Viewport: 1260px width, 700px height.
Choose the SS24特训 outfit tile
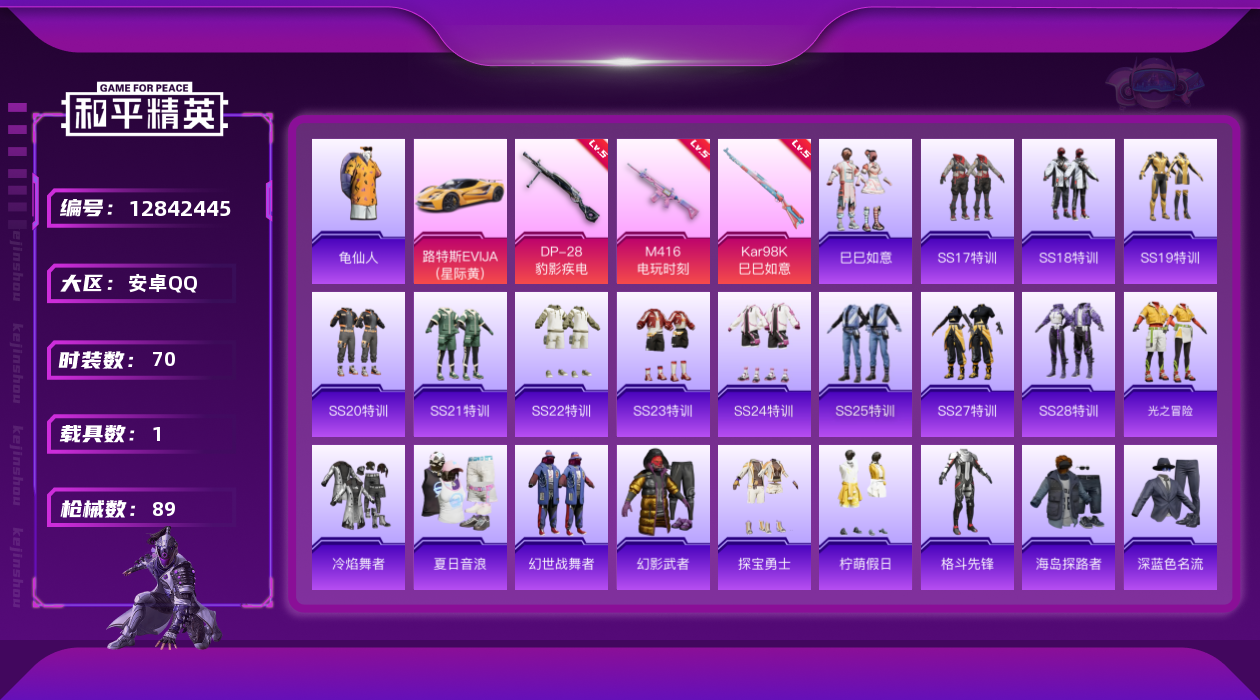point(764,364)
